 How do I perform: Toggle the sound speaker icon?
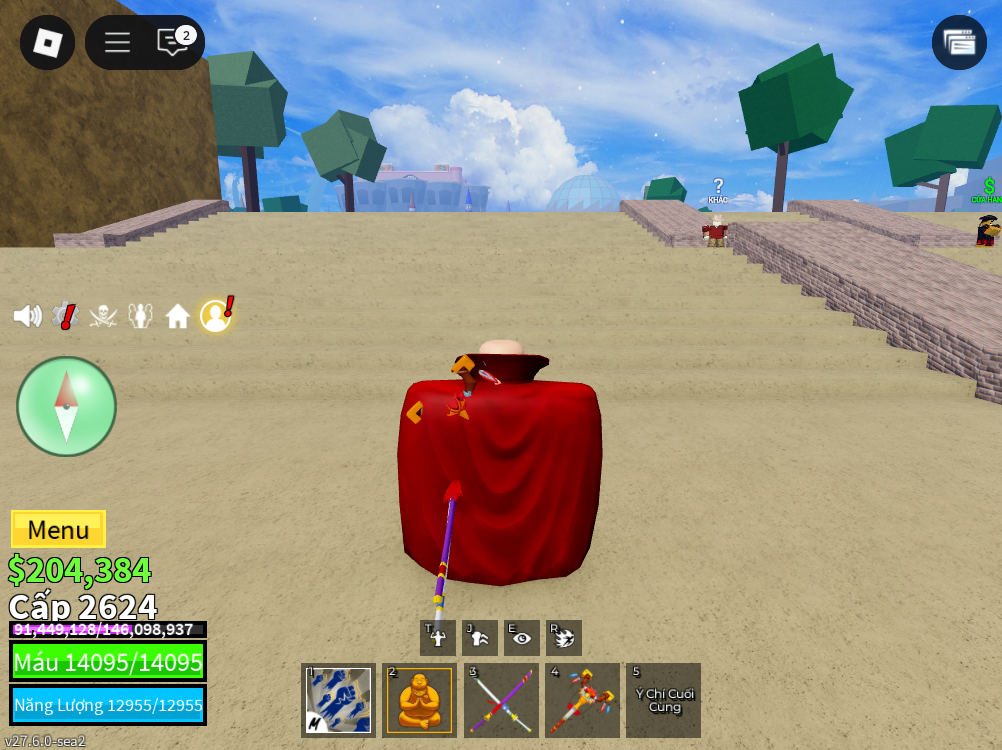[x=27, y=316]
